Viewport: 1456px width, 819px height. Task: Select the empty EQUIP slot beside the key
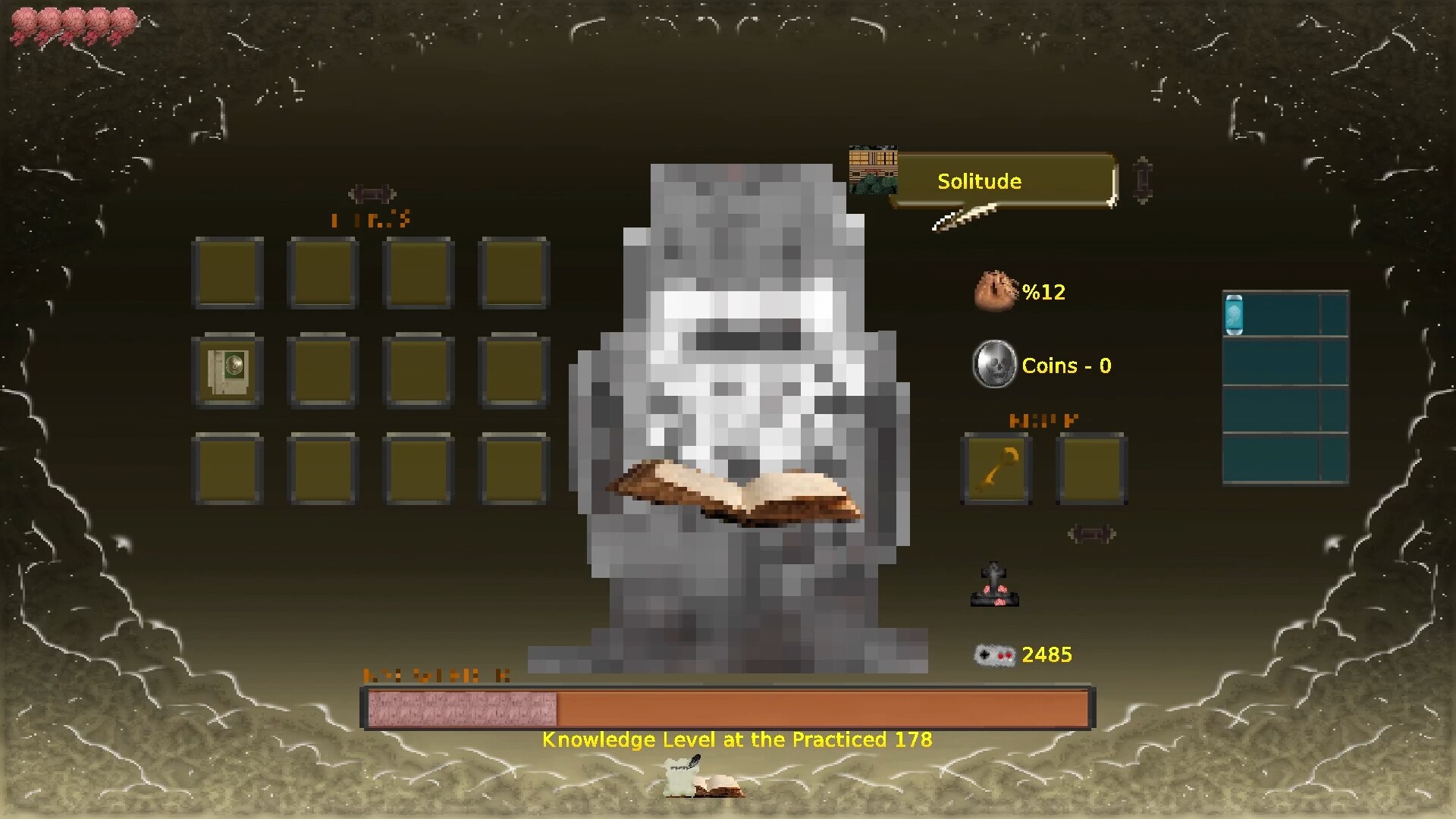(x=1090, y=468)
